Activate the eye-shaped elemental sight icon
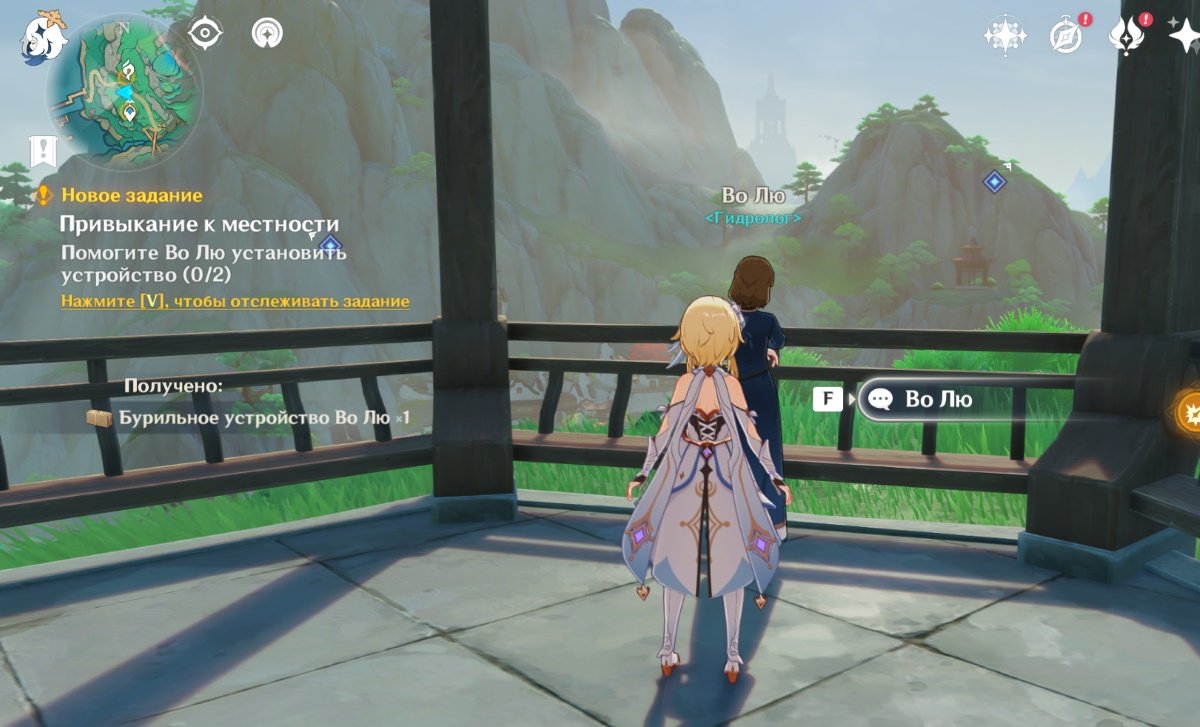Viewport: 1200px width, 727px height. 205,33
